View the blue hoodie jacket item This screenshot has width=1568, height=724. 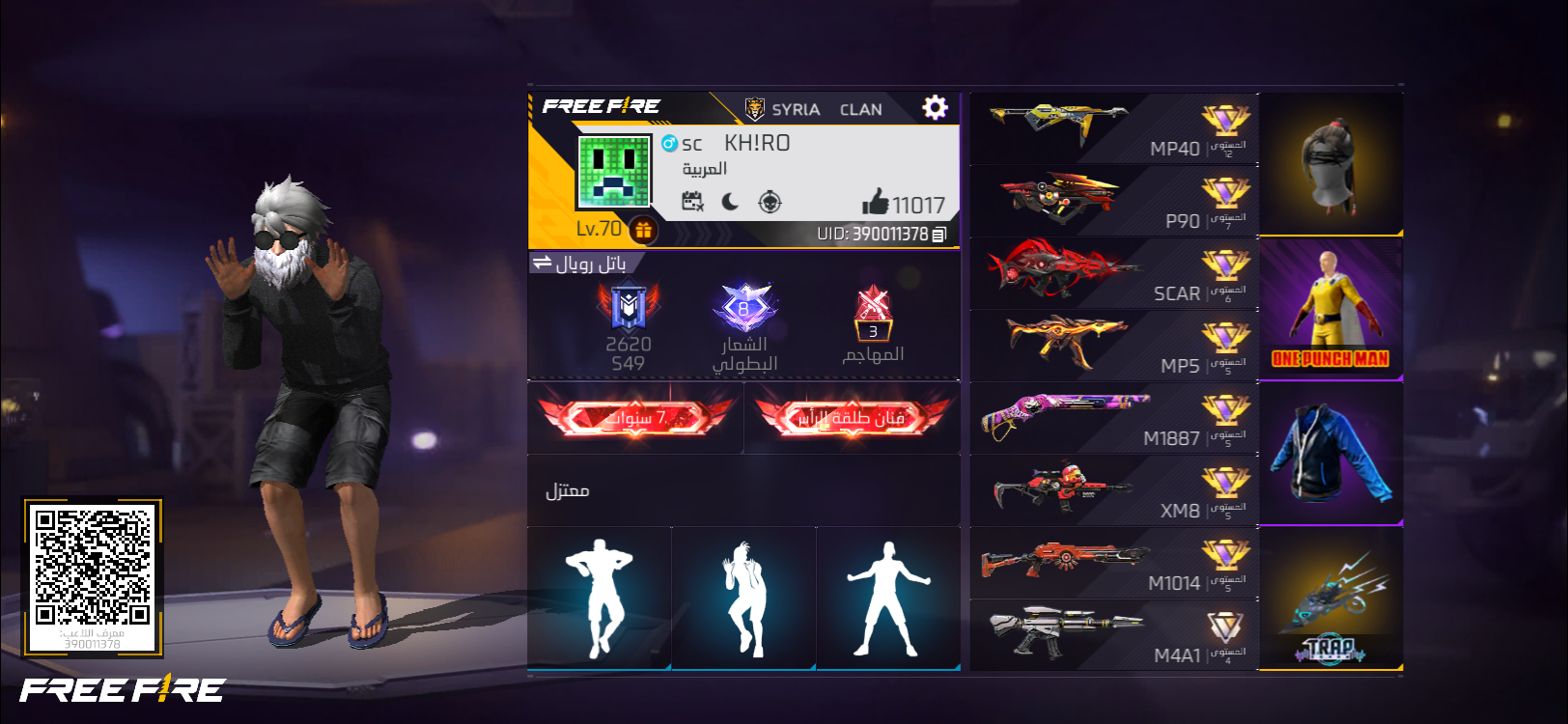pyautogui.click(x=1330, y=454)
